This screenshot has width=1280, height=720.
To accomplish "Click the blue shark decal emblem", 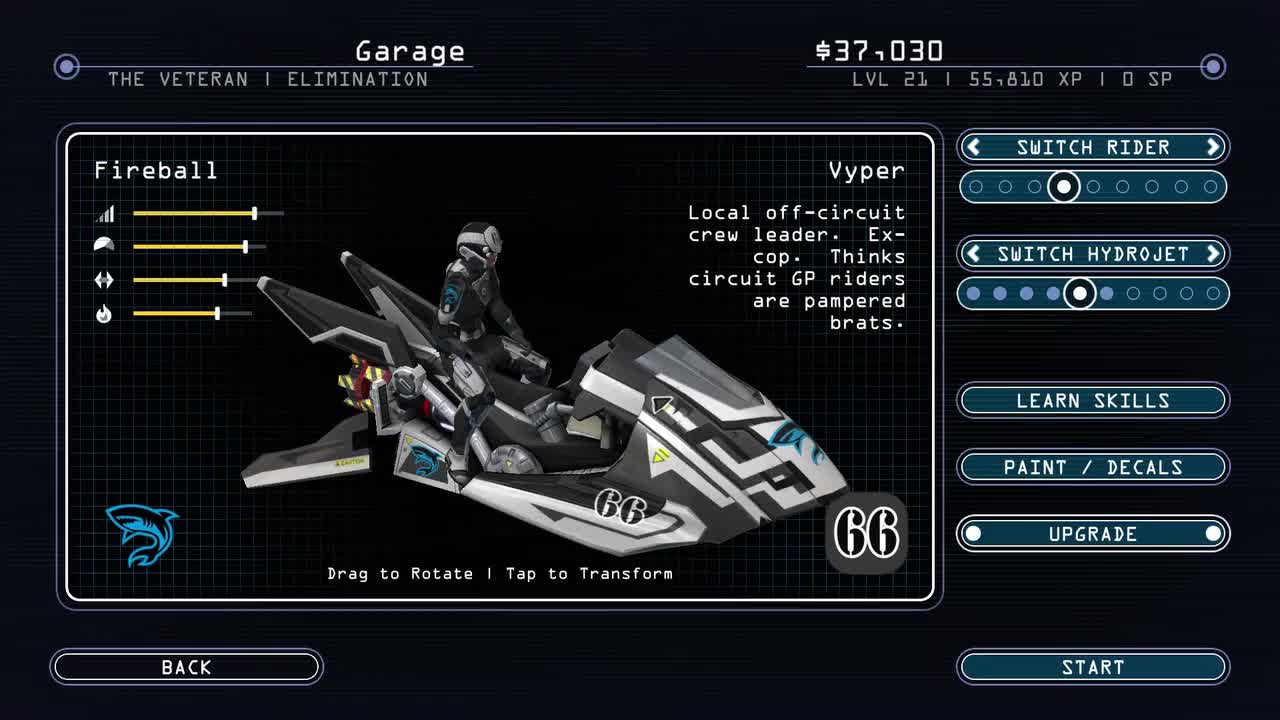I will click(142, 534).
